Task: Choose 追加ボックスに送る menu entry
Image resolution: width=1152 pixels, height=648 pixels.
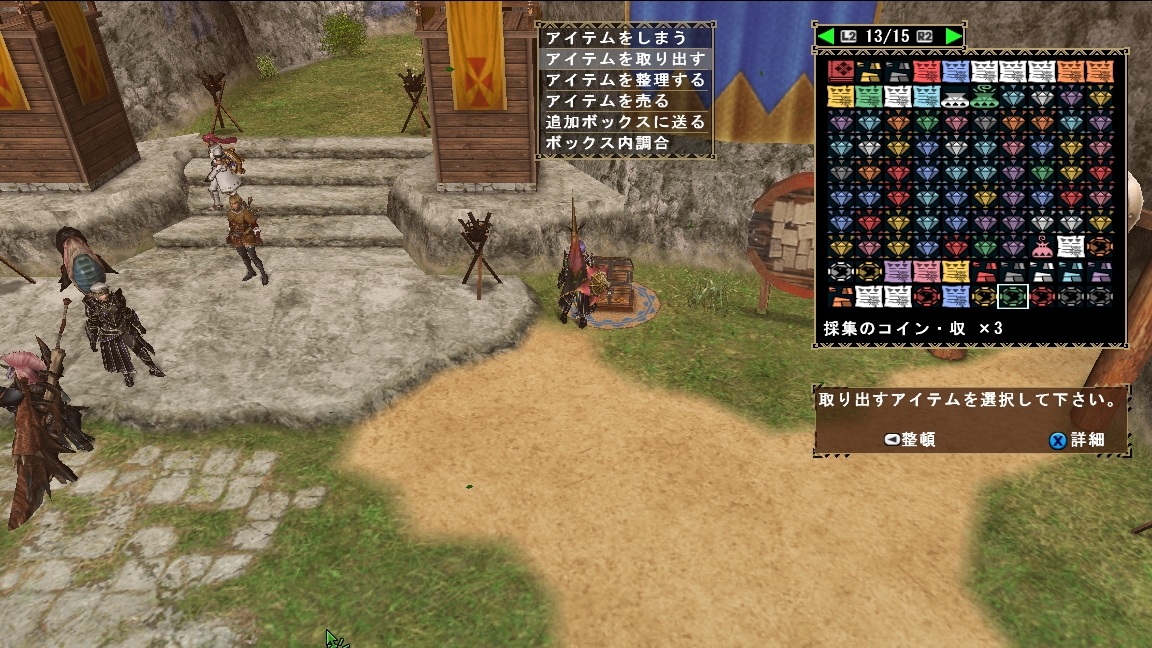Action: coord(626,122)
